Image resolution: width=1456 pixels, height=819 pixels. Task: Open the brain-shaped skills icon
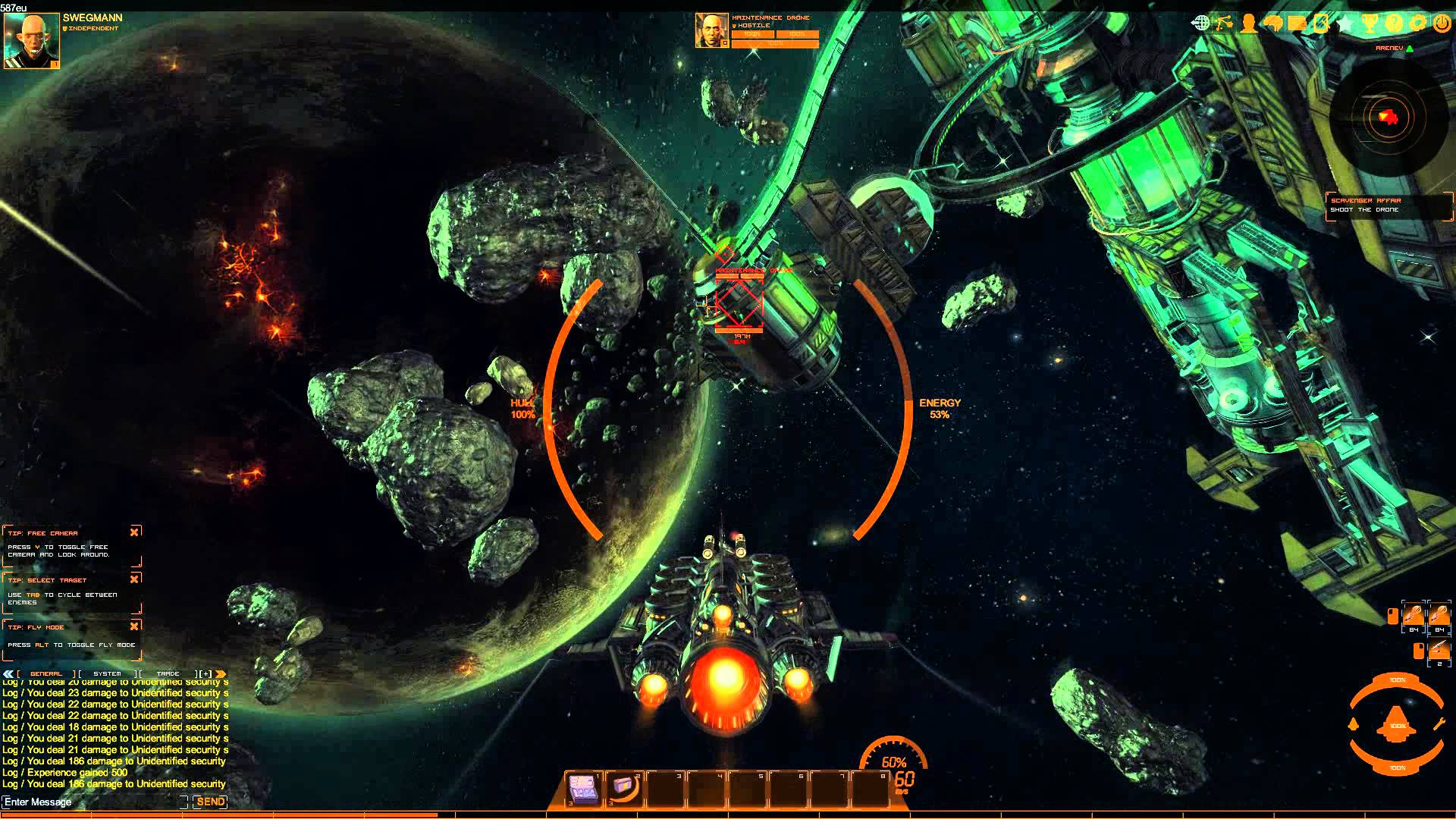pyautogui.click(x=1272, y=24)
